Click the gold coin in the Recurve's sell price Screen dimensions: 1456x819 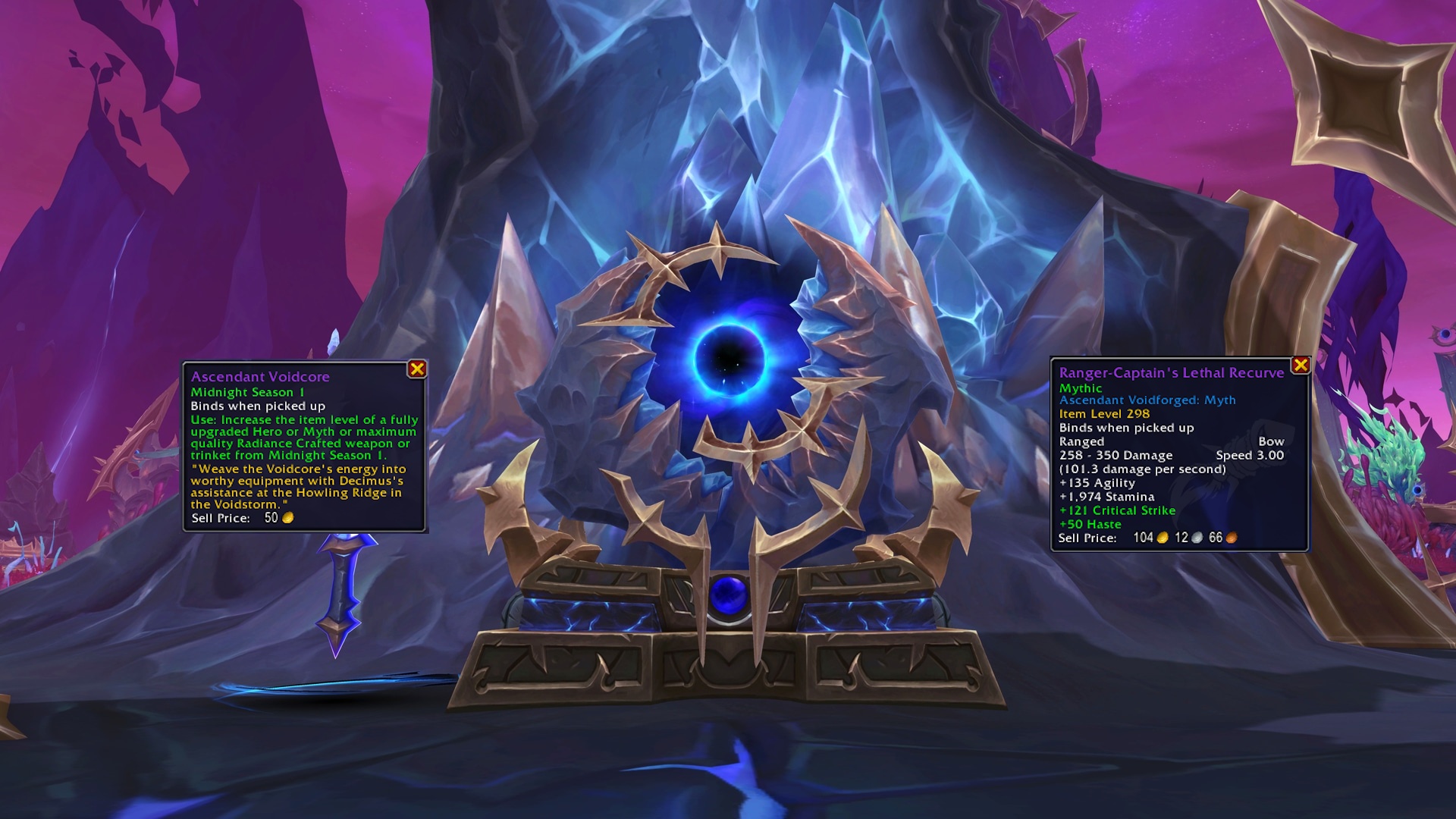click(x=1164, y=538)
